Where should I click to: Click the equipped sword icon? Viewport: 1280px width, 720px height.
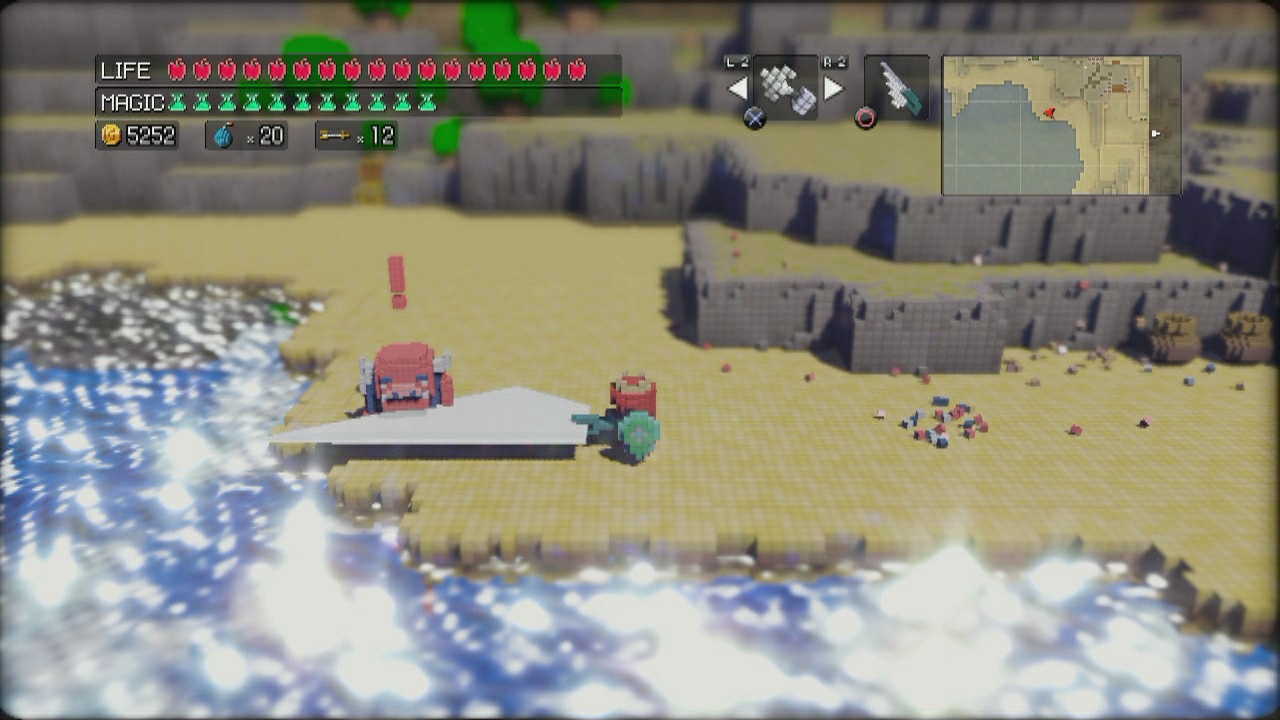900,90
